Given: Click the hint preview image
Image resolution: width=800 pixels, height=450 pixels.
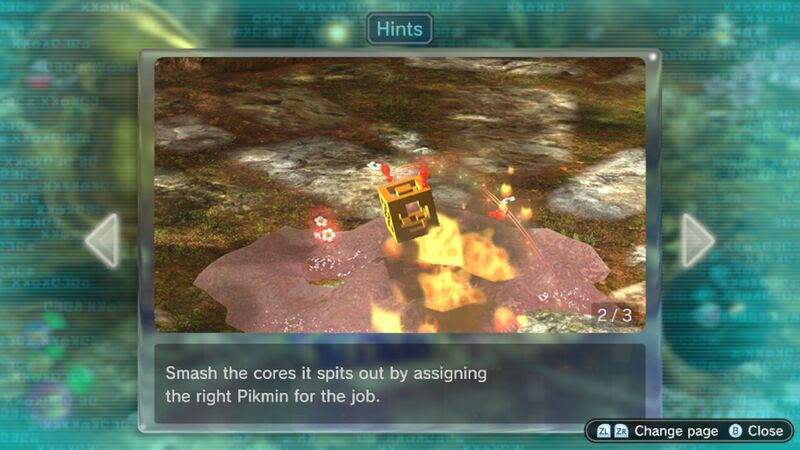Looking at the screenshot, I should pos(400,195).
